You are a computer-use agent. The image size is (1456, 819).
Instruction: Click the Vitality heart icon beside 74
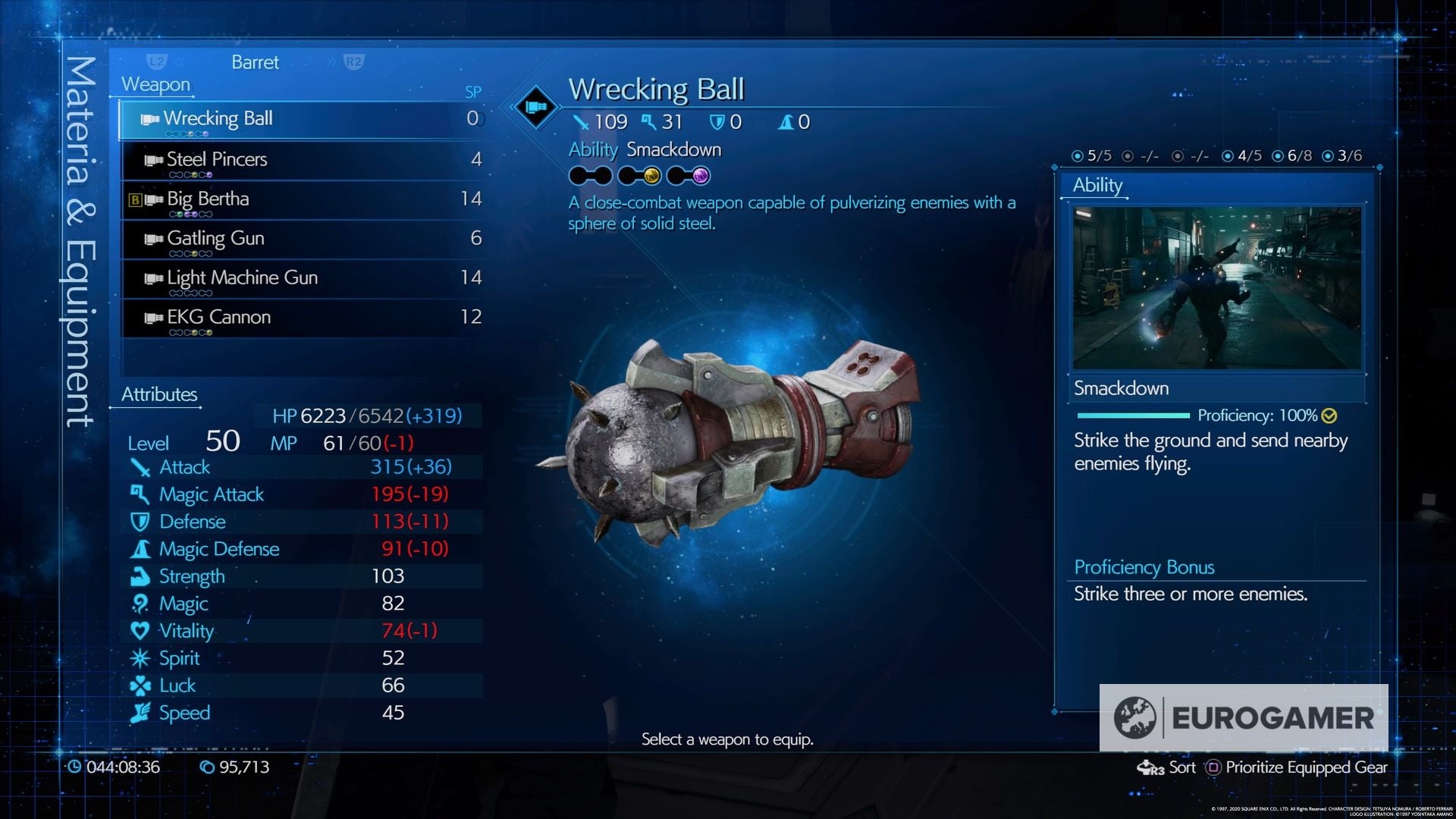[140, 631]
